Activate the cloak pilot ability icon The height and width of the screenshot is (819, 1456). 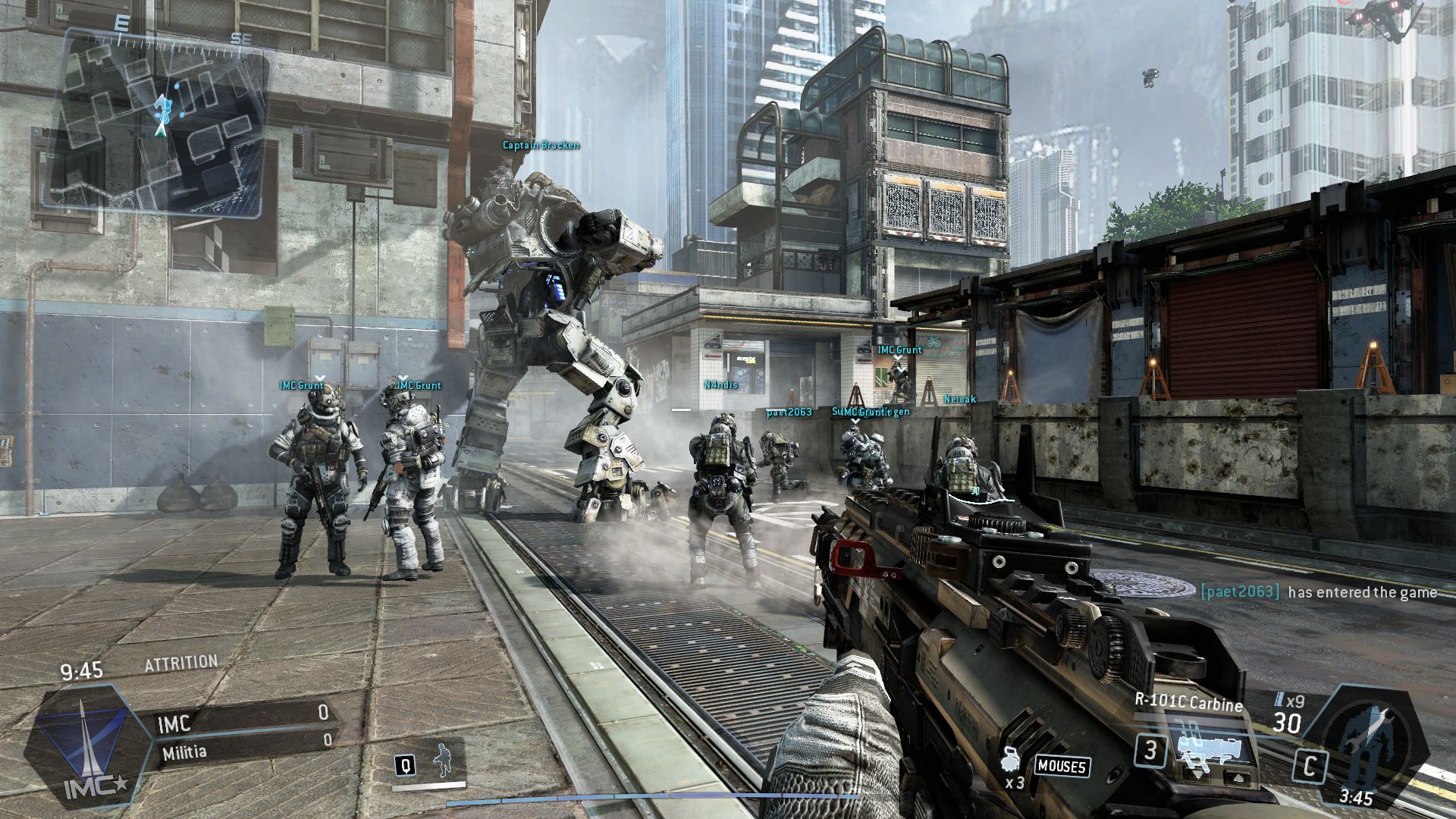442,761
